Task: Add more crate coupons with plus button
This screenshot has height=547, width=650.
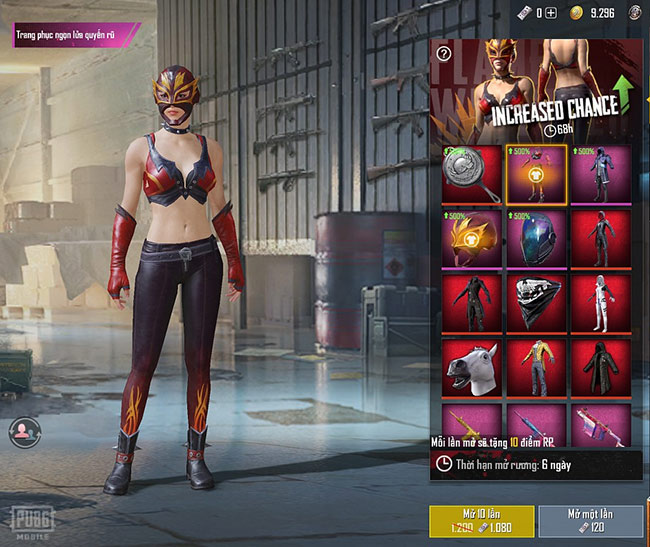Action: tap(551, 13)
